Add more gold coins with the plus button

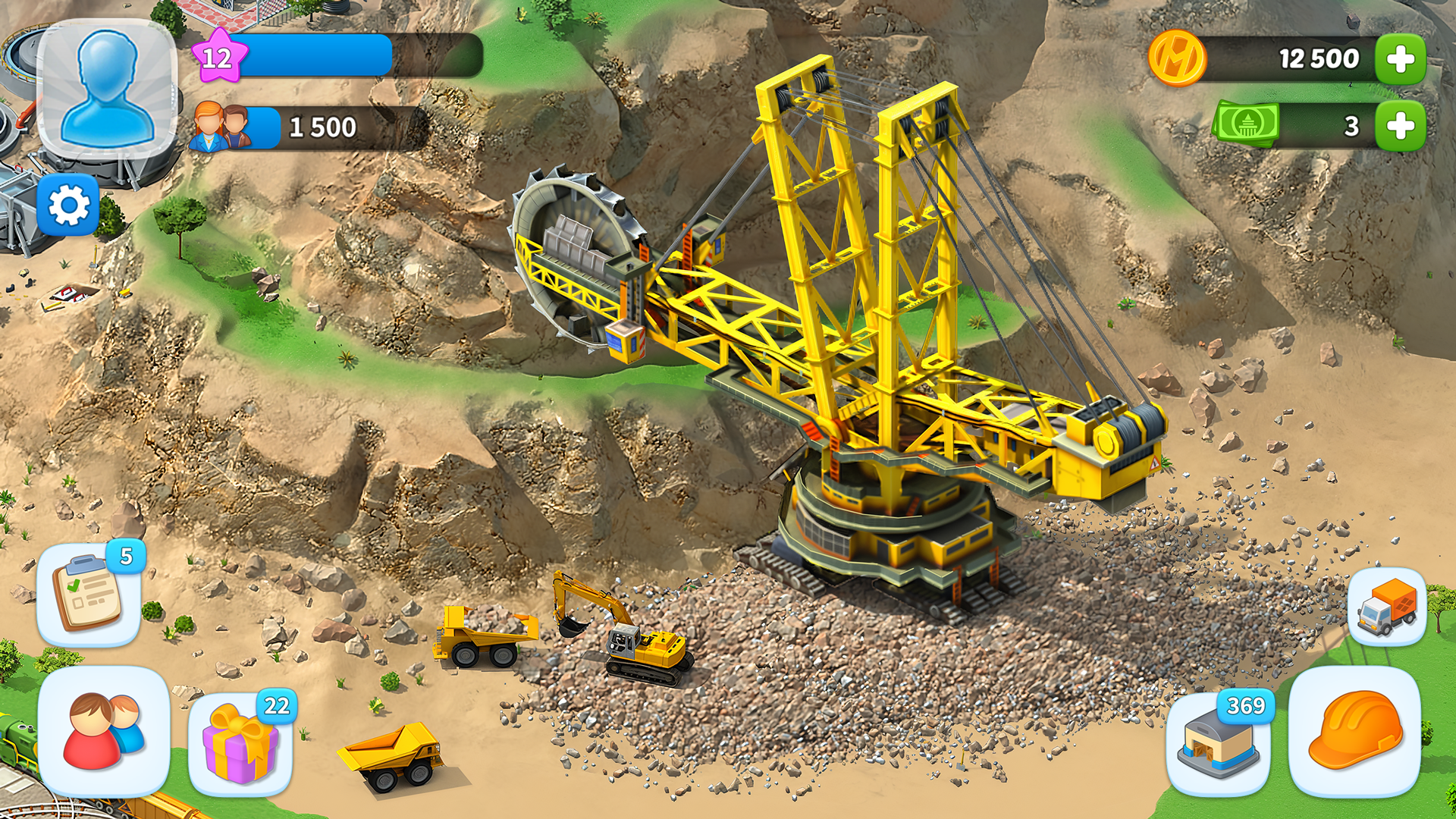(x=1400, y=58)
